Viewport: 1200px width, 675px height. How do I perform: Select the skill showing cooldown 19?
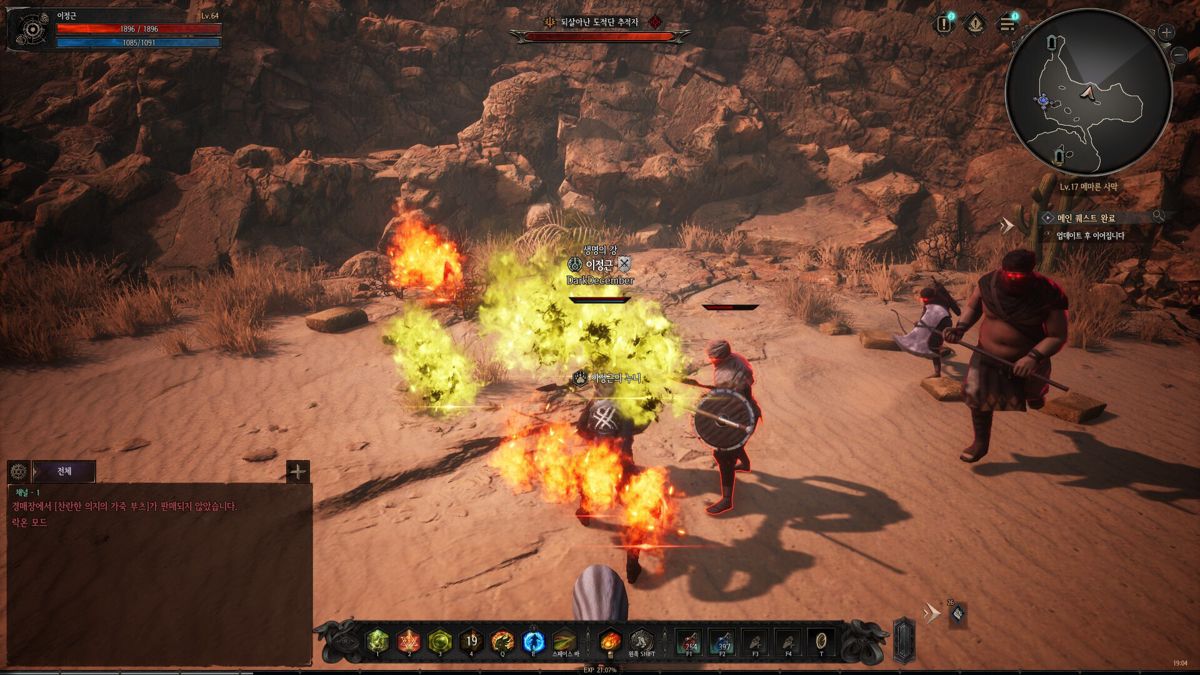[x=471, y=641]
